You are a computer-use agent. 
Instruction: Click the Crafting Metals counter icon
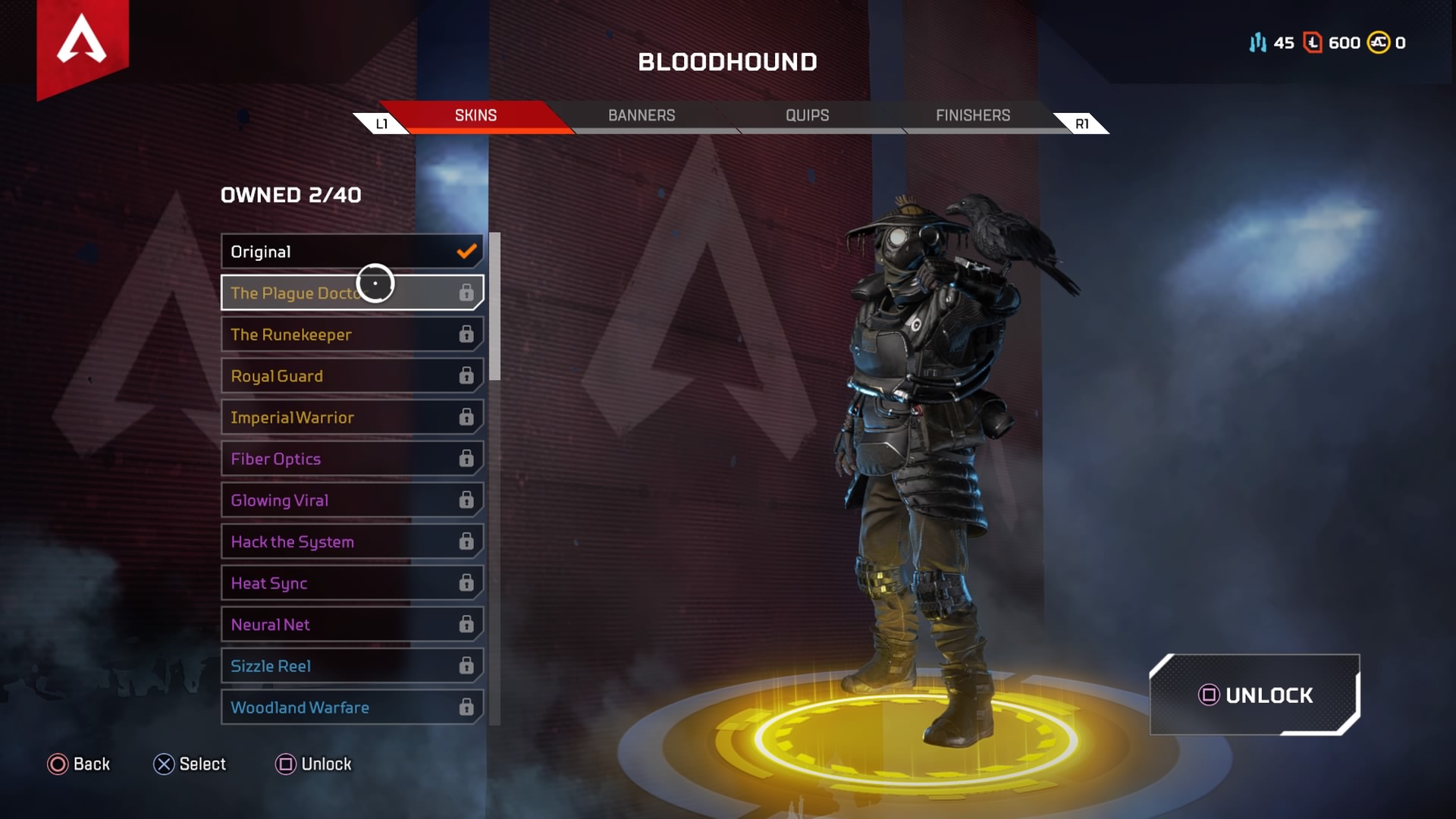point(1258,43)
